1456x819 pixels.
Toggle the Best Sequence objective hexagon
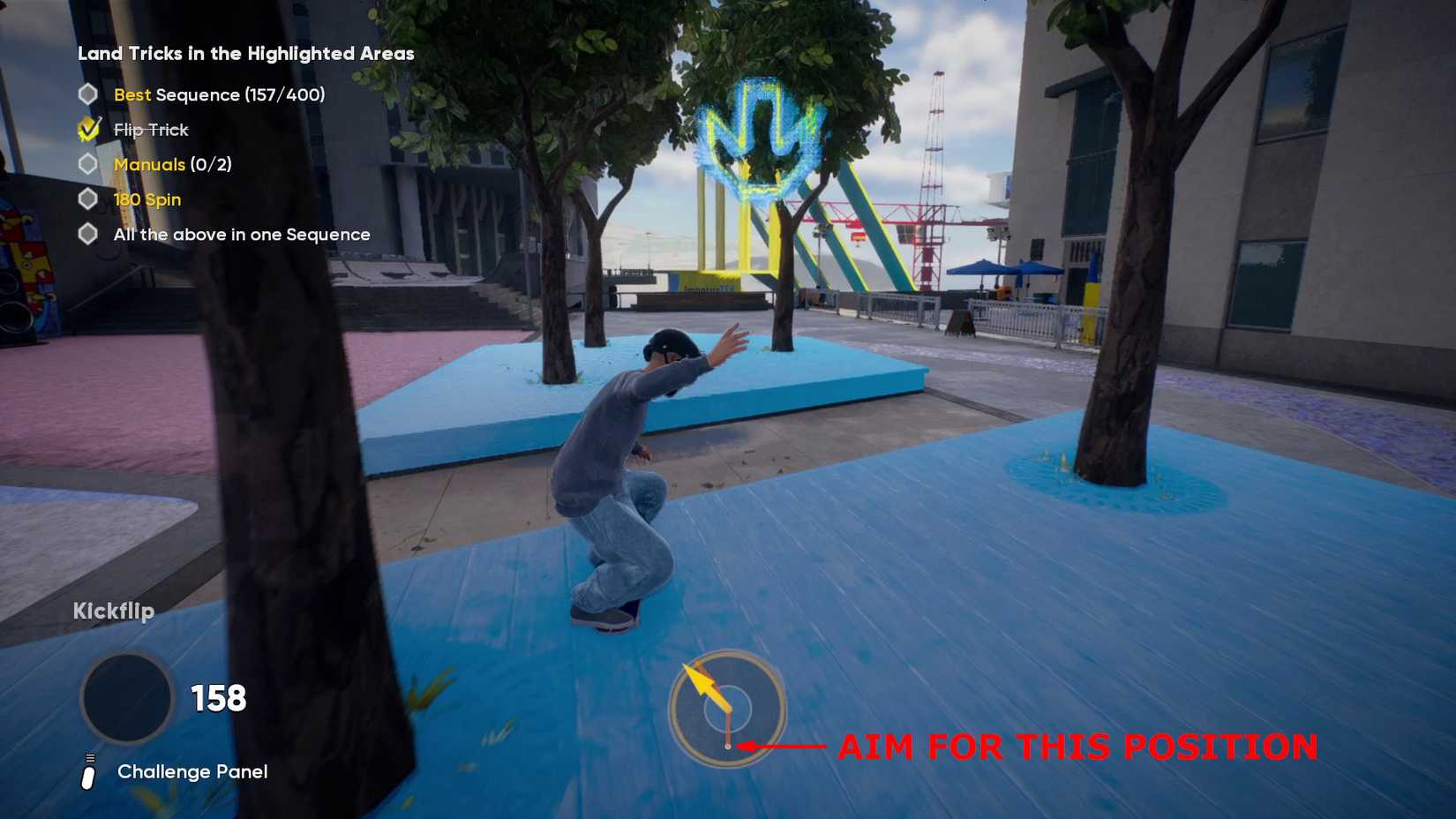tap(86, 94)
